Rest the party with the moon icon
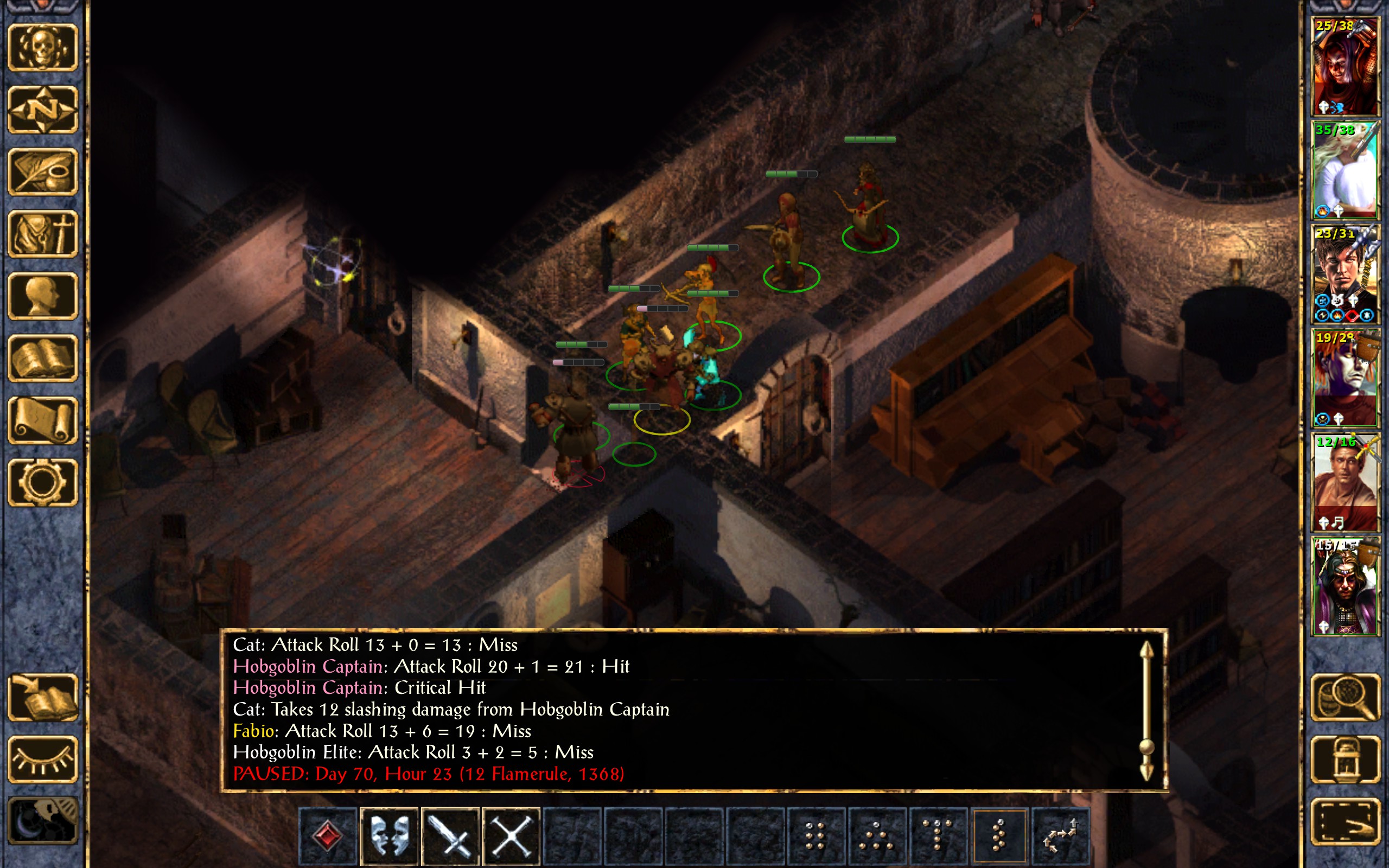The width and height of the screenshot is (1389, 868). tap(42, 821)
